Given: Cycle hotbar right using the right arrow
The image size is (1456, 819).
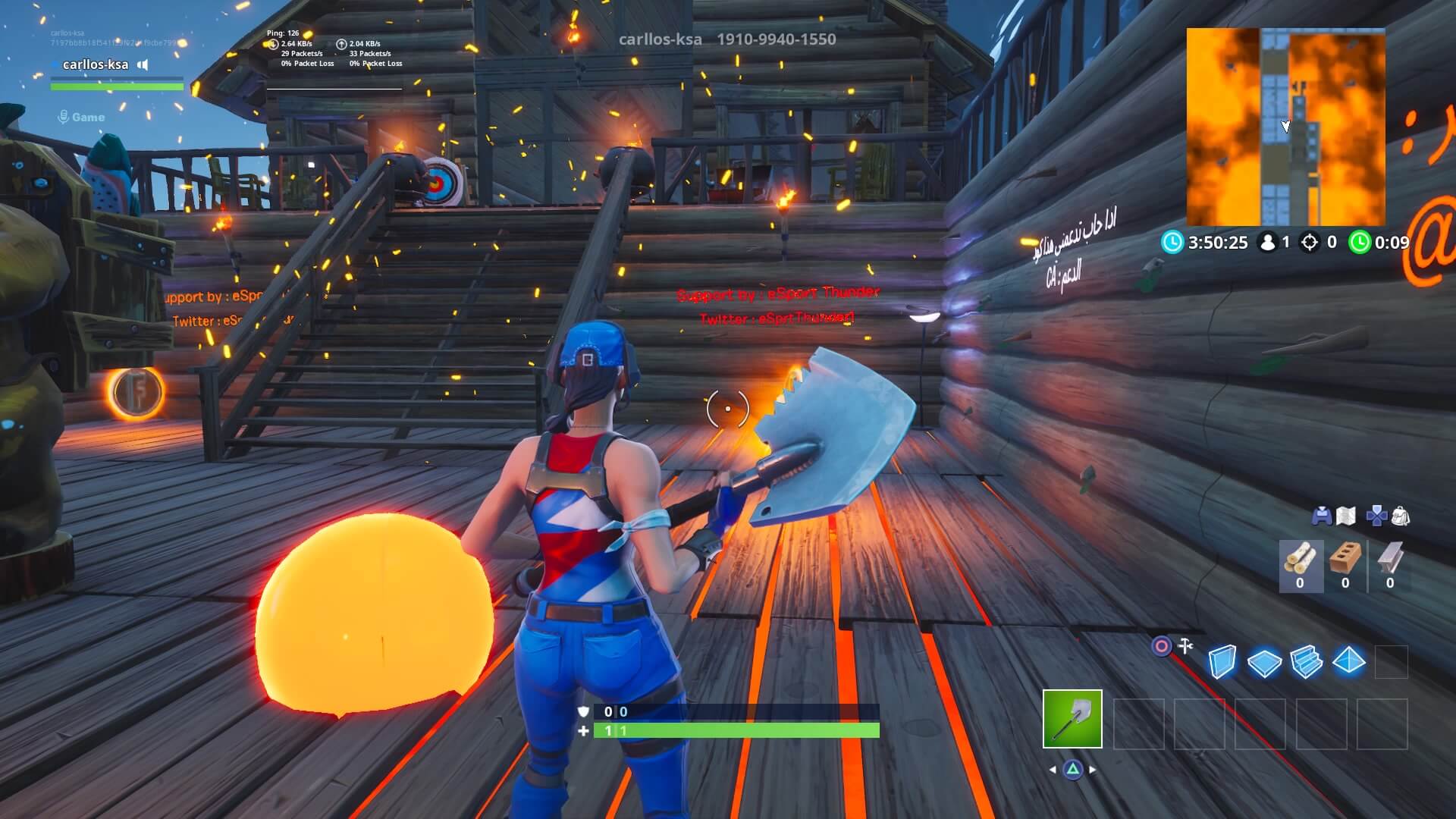Looking at the screenshot, I should click(1091, 770).
